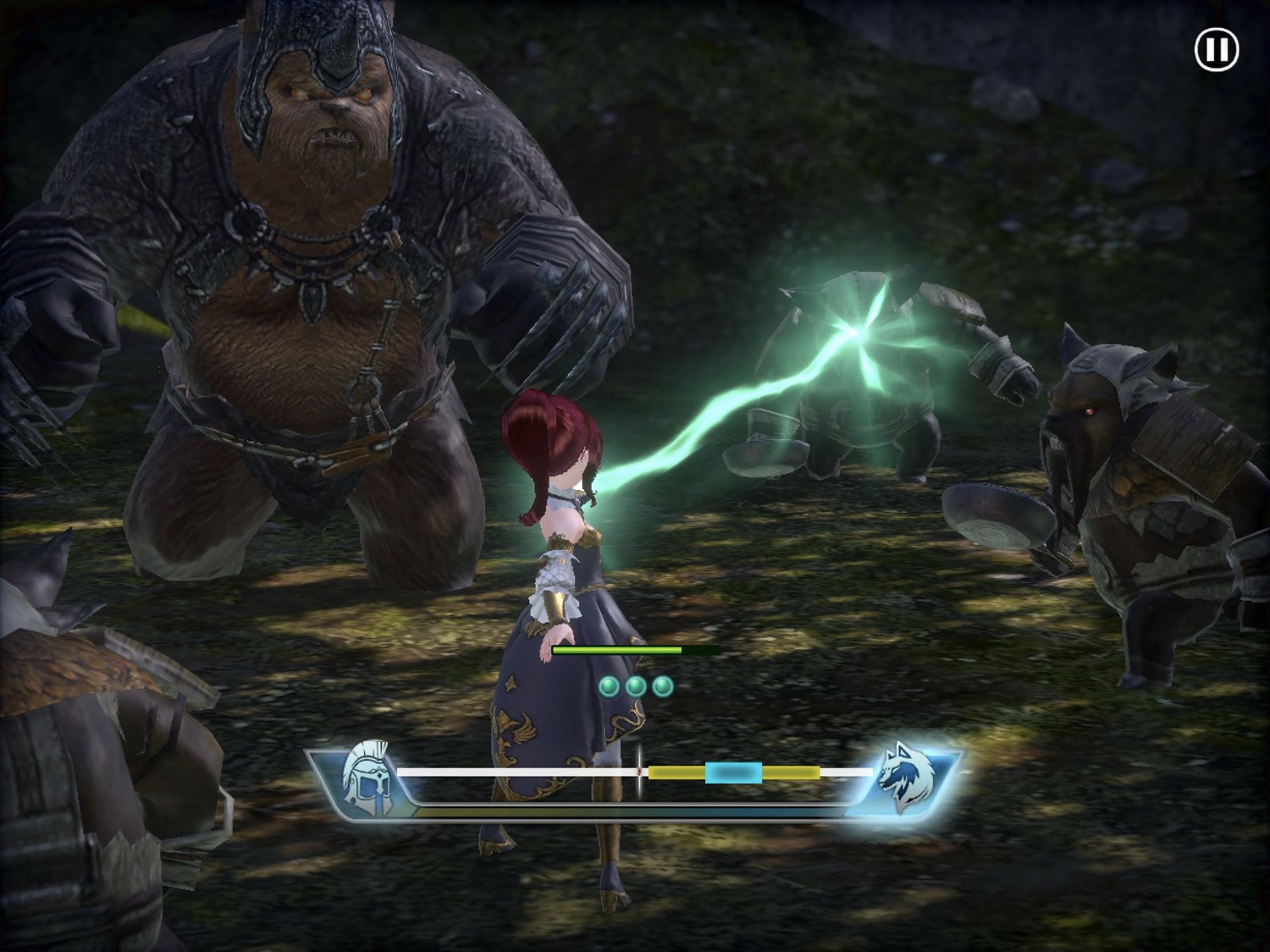Tap the glowing wolf head icon

[x=906, y=777]
